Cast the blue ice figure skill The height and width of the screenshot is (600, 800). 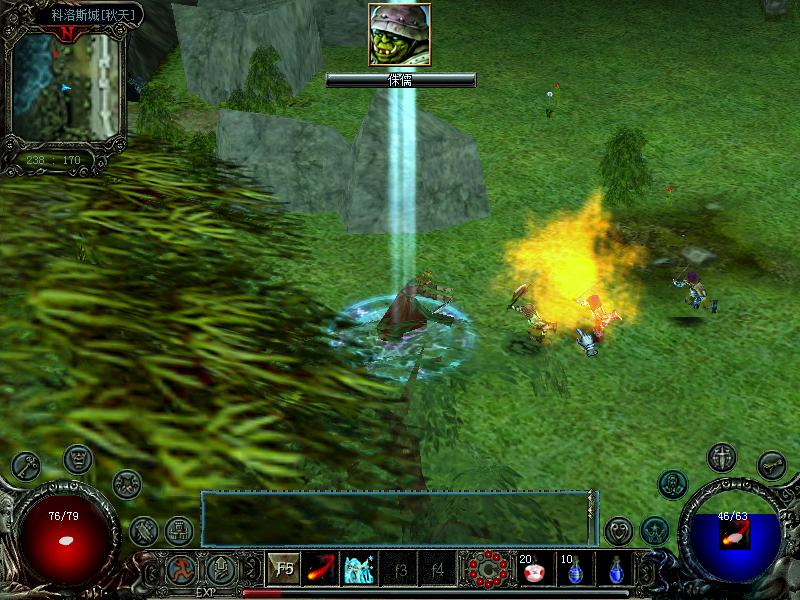(x=359, y=570)
